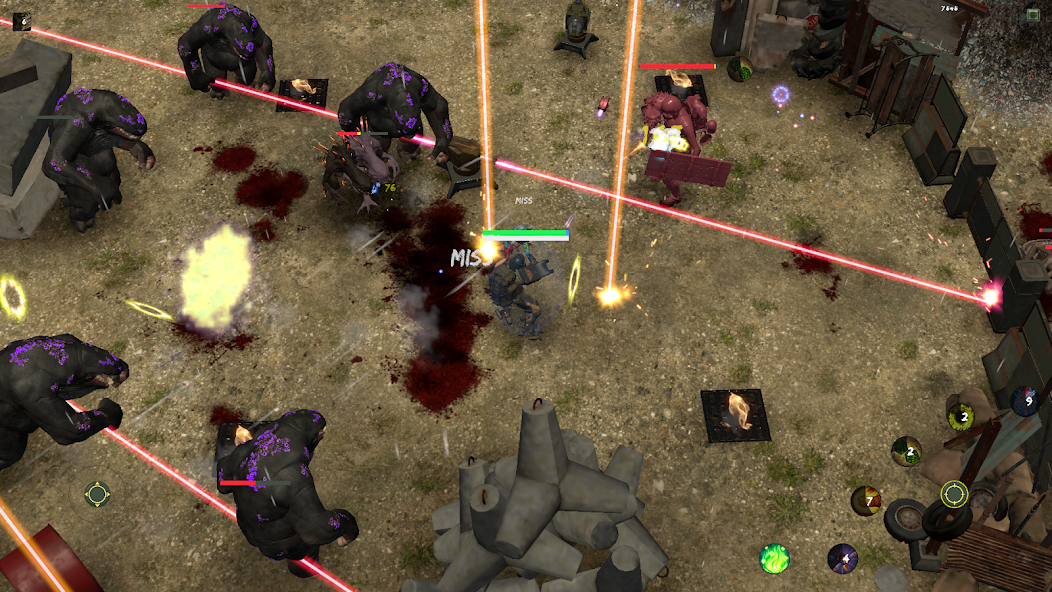This screenshot has width=1052, height=592.
Task: Activate the dark blue skill showing 9
Action: coord(1024,401)
